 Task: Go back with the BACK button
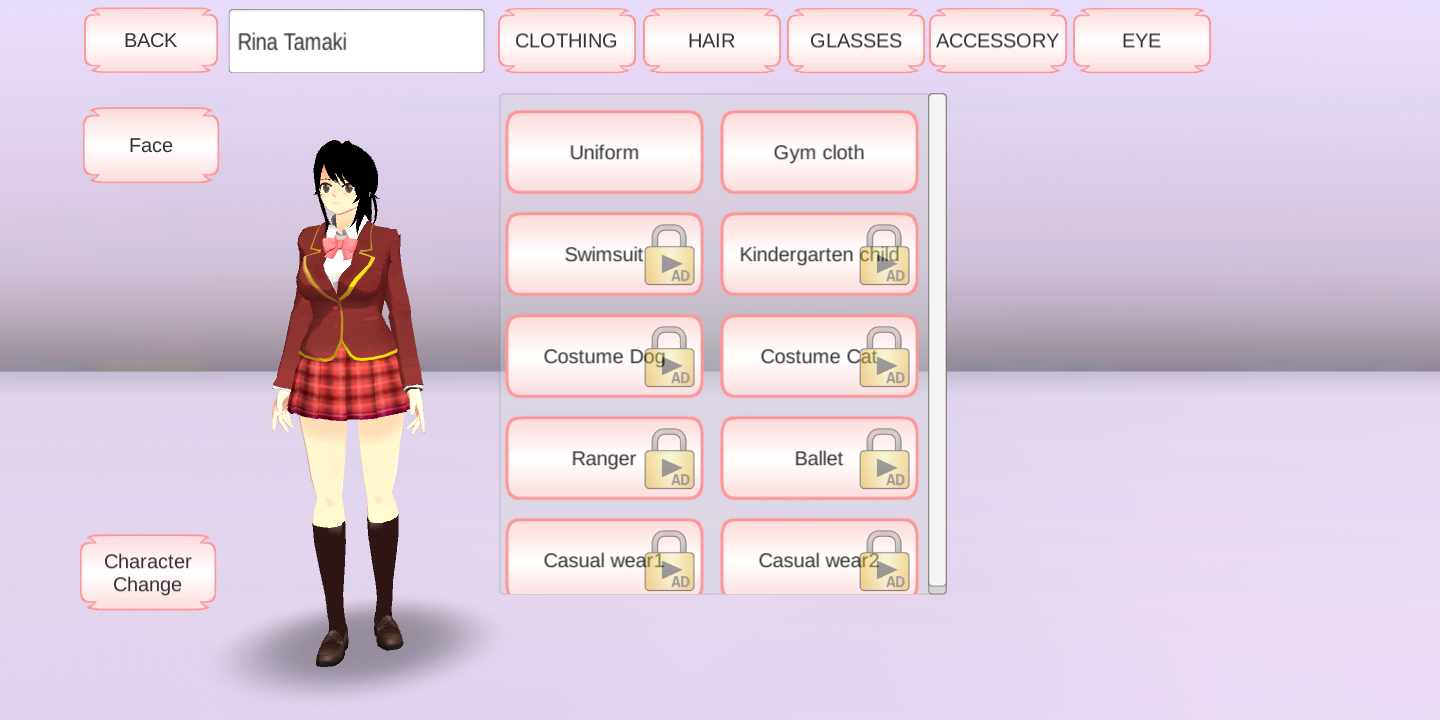click(x=151, y=41)
